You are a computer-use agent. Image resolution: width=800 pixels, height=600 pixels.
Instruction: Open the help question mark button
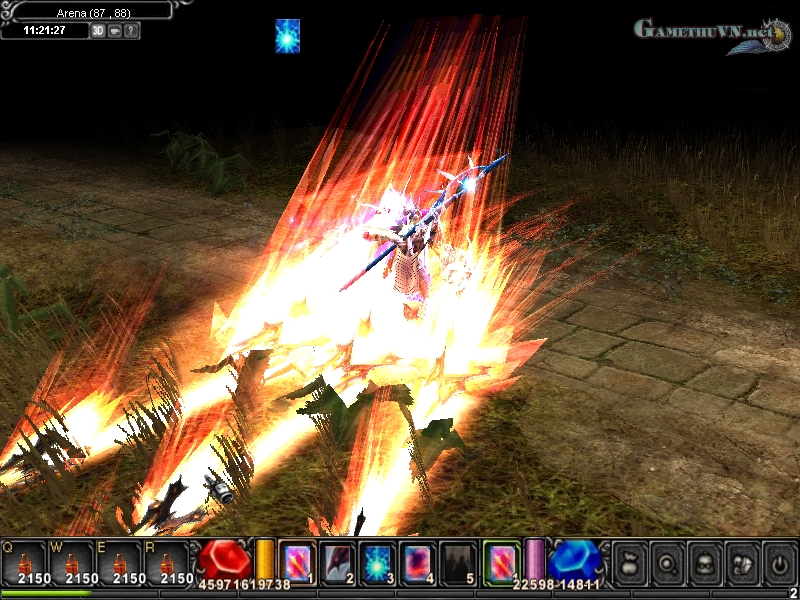pos(132,31)
